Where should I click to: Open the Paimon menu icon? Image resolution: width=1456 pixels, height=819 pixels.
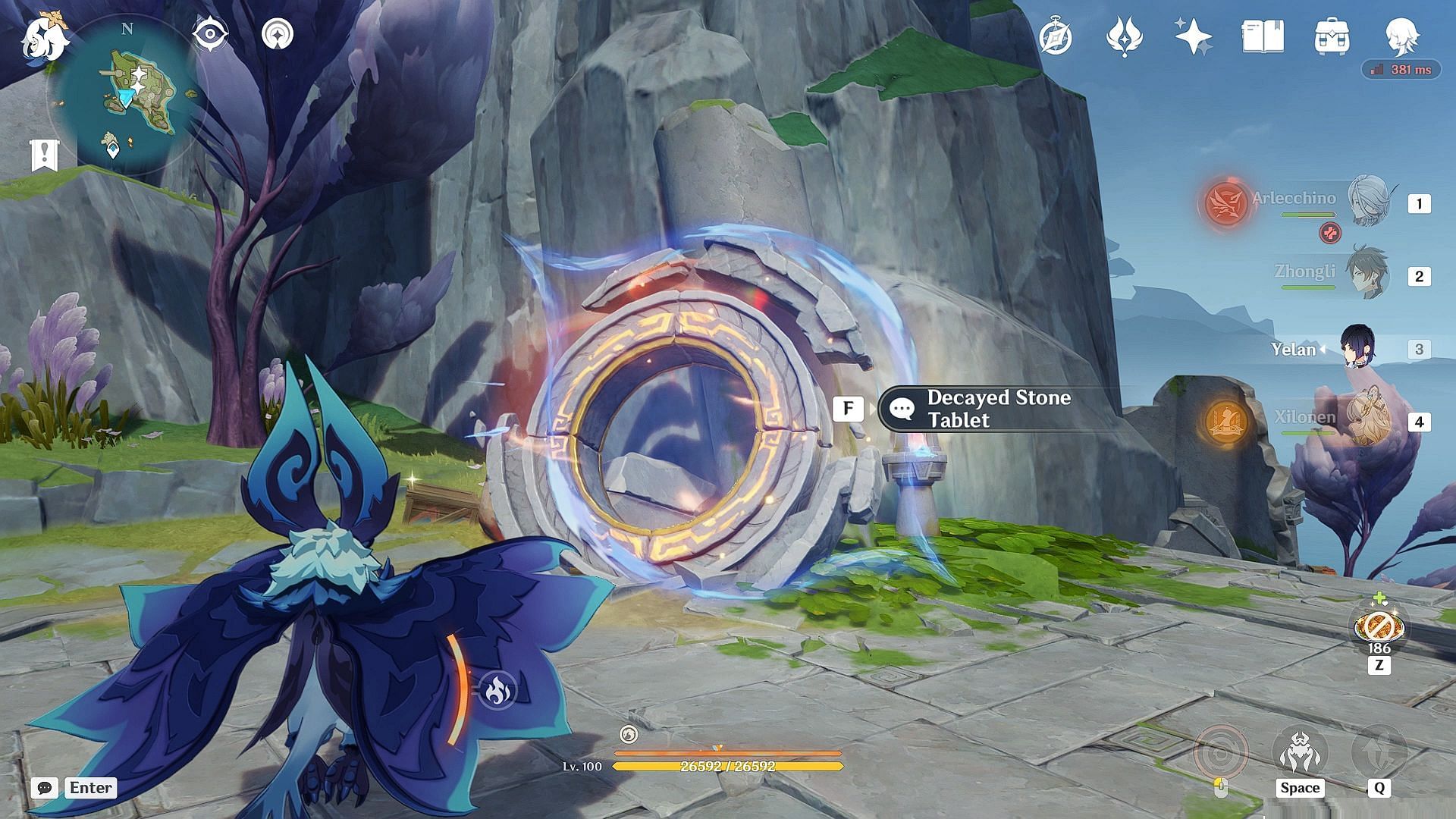coord(44,38)
